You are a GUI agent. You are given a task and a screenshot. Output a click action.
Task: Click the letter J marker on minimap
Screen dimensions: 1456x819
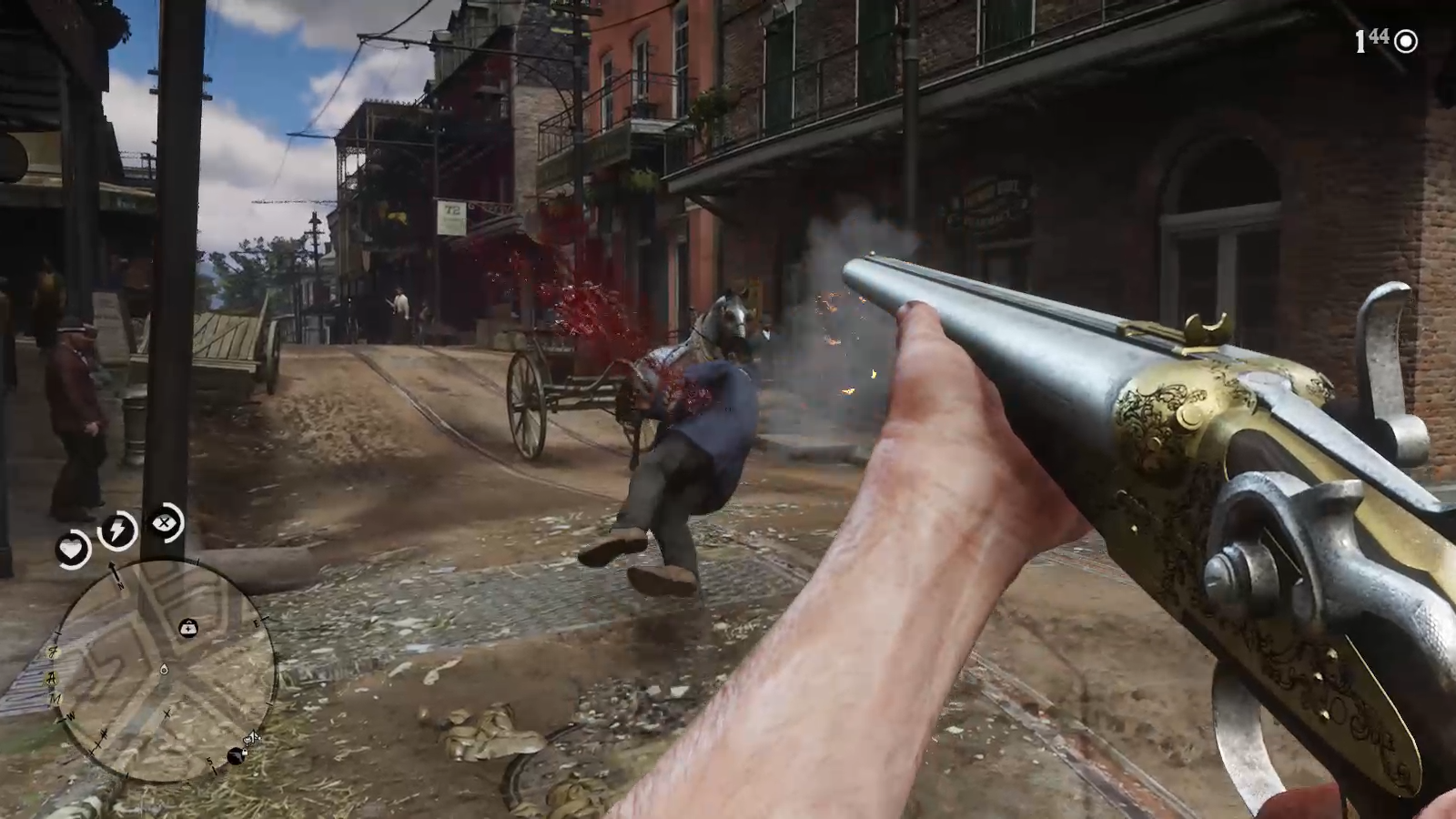(54, 652)
